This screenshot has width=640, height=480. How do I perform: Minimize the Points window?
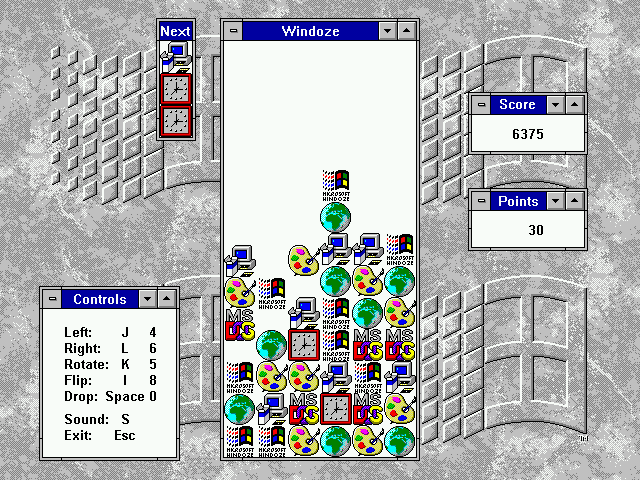(556, 201)
